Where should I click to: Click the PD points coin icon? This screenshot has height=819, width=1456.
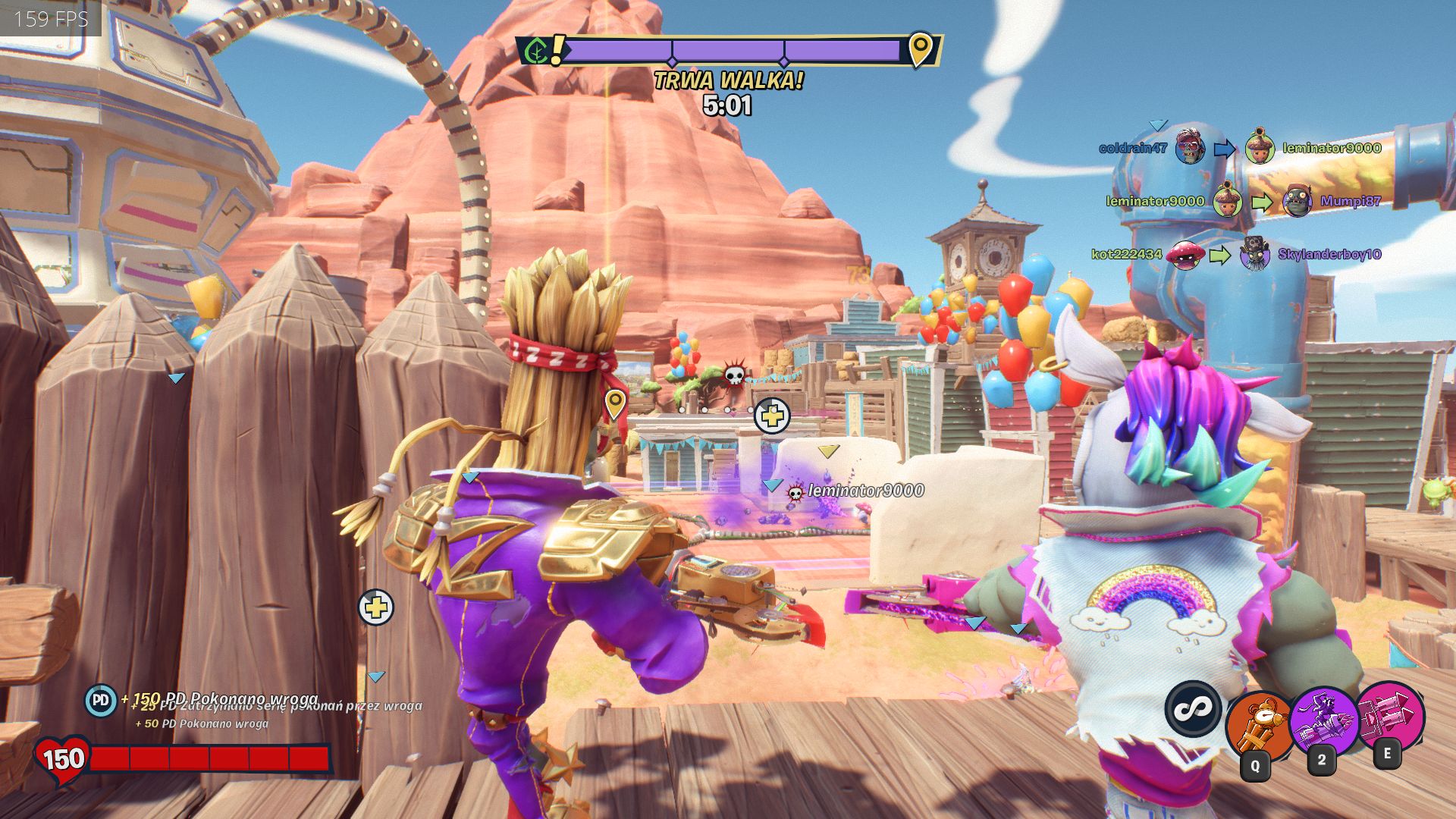click(100, 701)
